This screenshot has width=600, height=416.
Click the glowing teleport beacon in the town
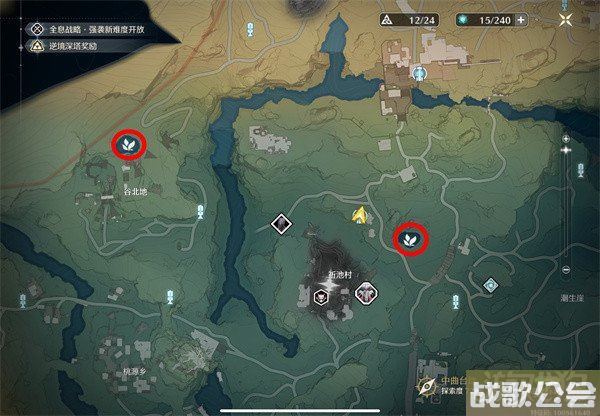(x=422, y=74)
